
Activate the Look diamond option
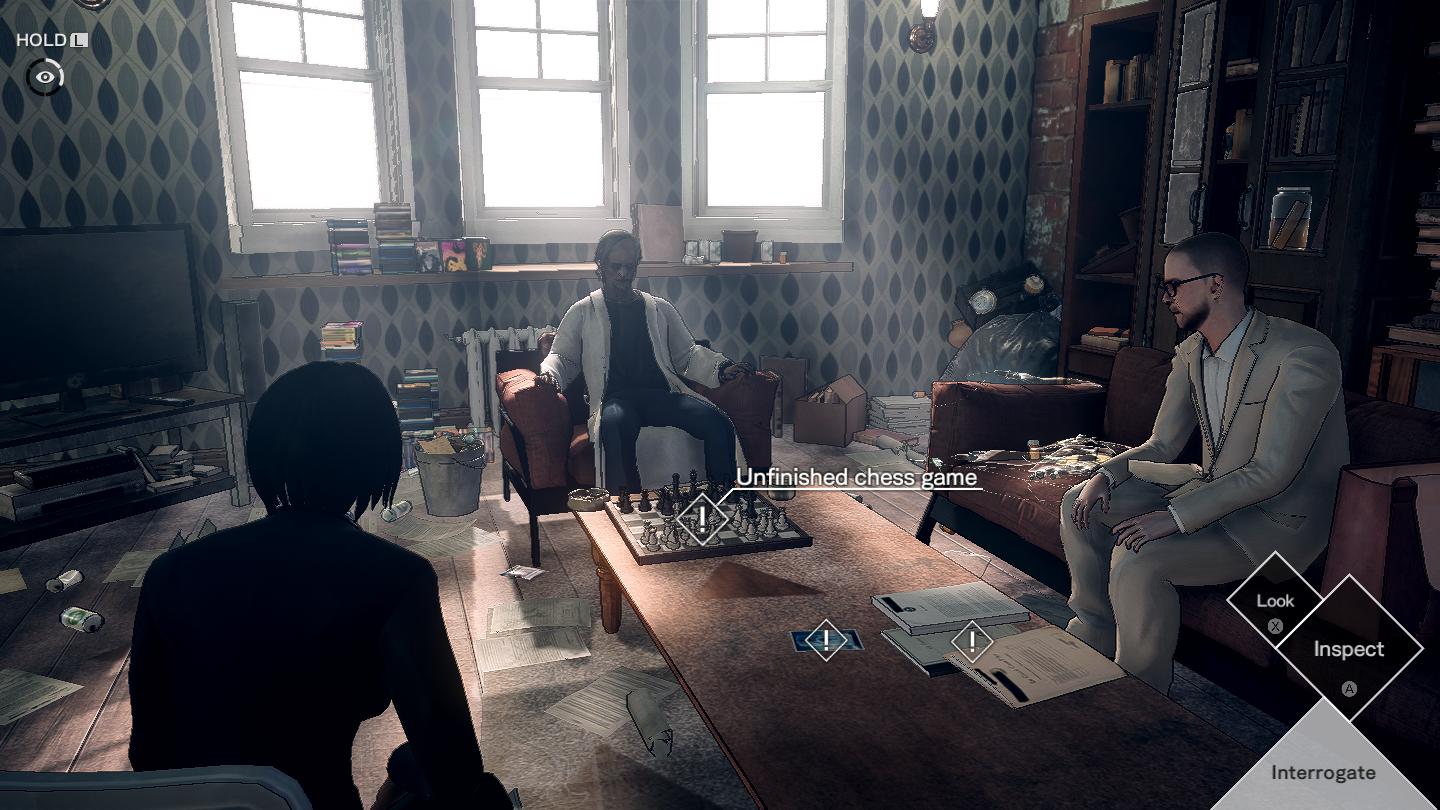pyautogui.click(x=1274, y=601)
